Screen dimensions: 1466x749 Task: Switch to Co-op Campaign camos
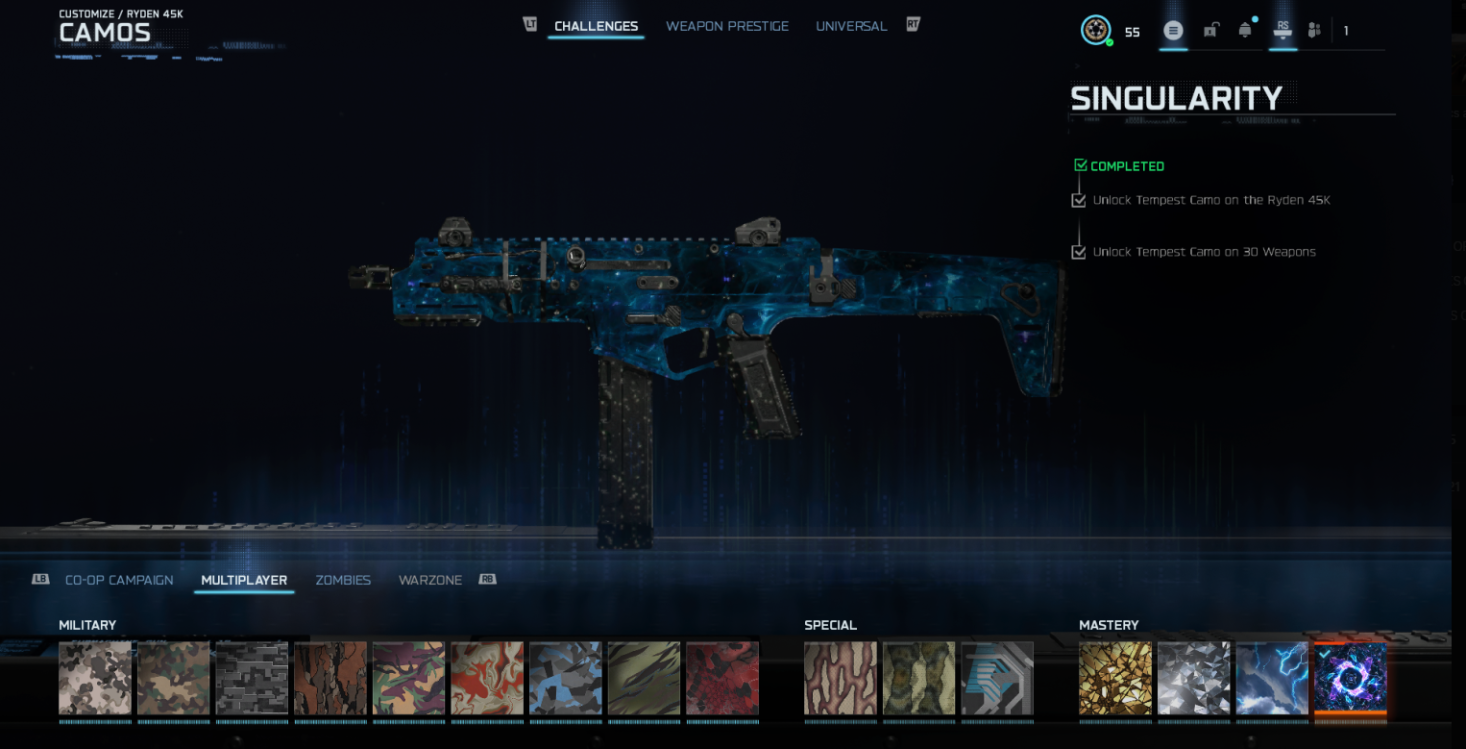119,580
